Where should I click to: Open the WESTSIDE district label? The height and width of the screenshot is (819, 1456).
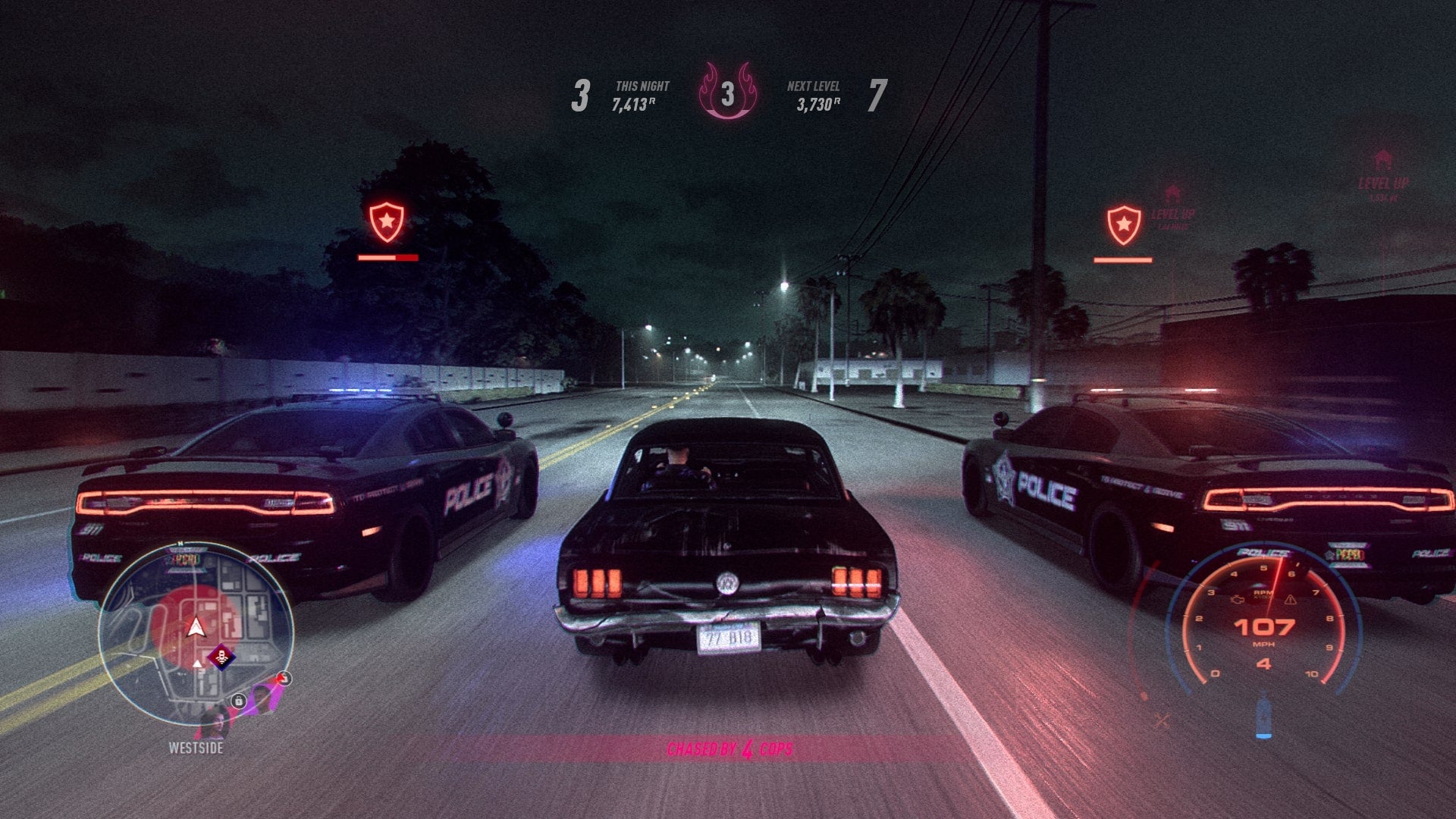tap(196, 748)
